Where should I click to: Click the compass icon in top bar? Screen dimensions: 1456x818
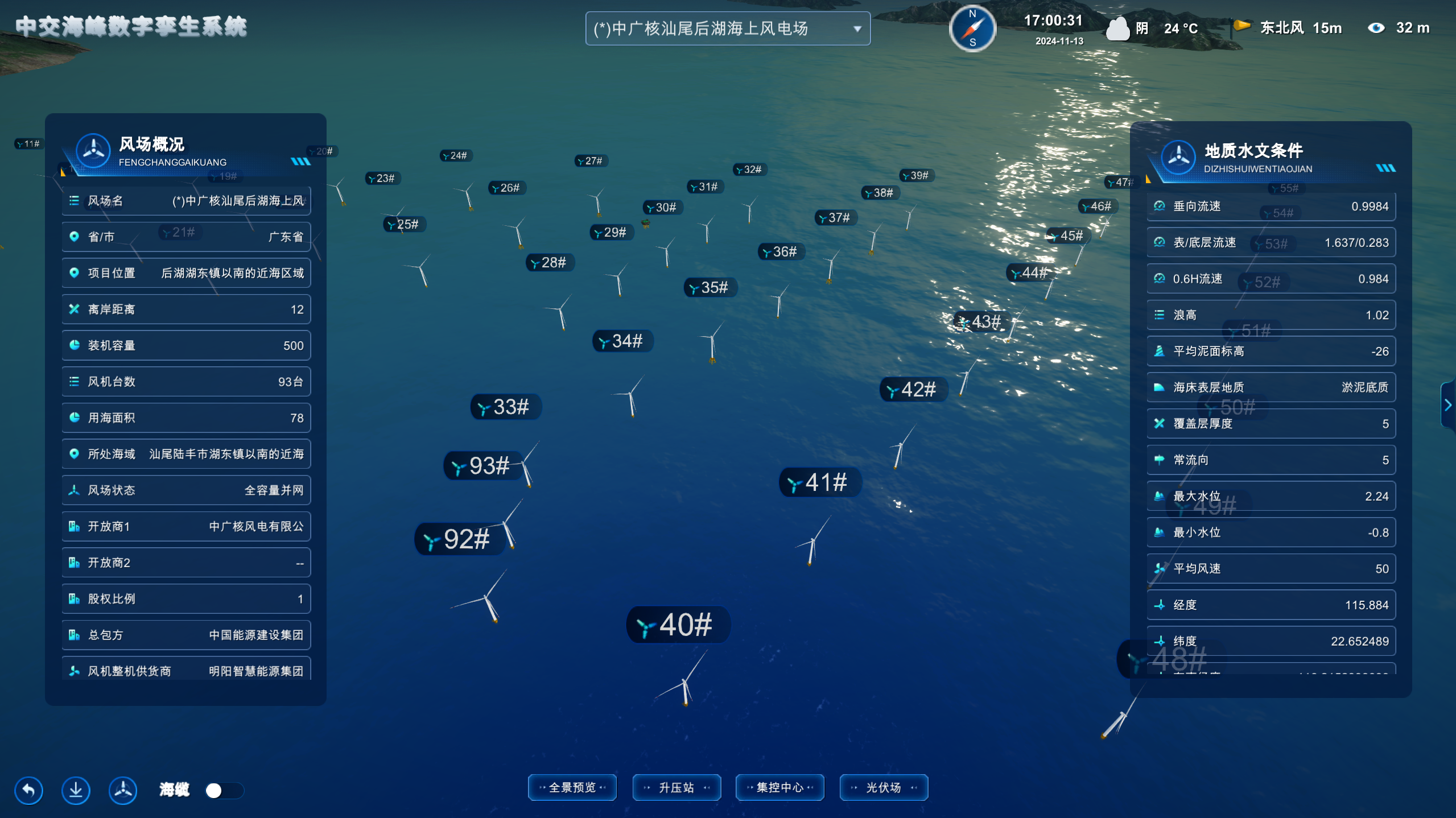(972, 28)
